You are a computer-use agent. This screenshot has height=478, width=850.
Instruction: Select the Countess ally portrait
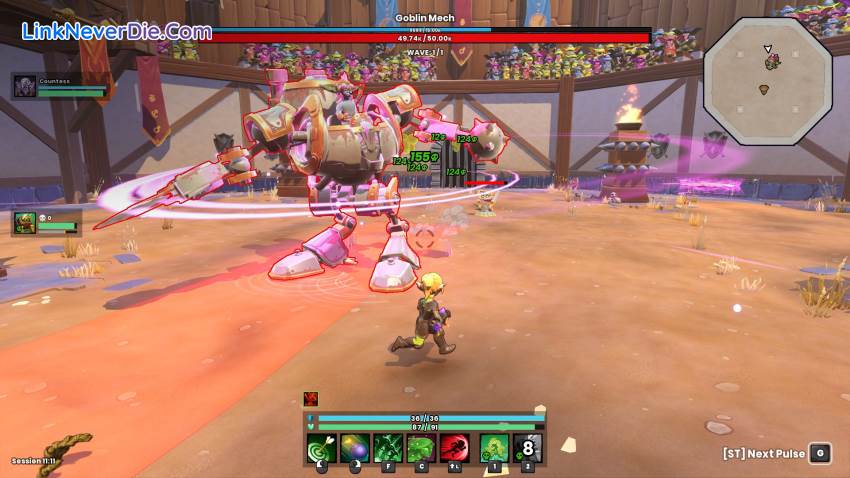tap(25, 86)
